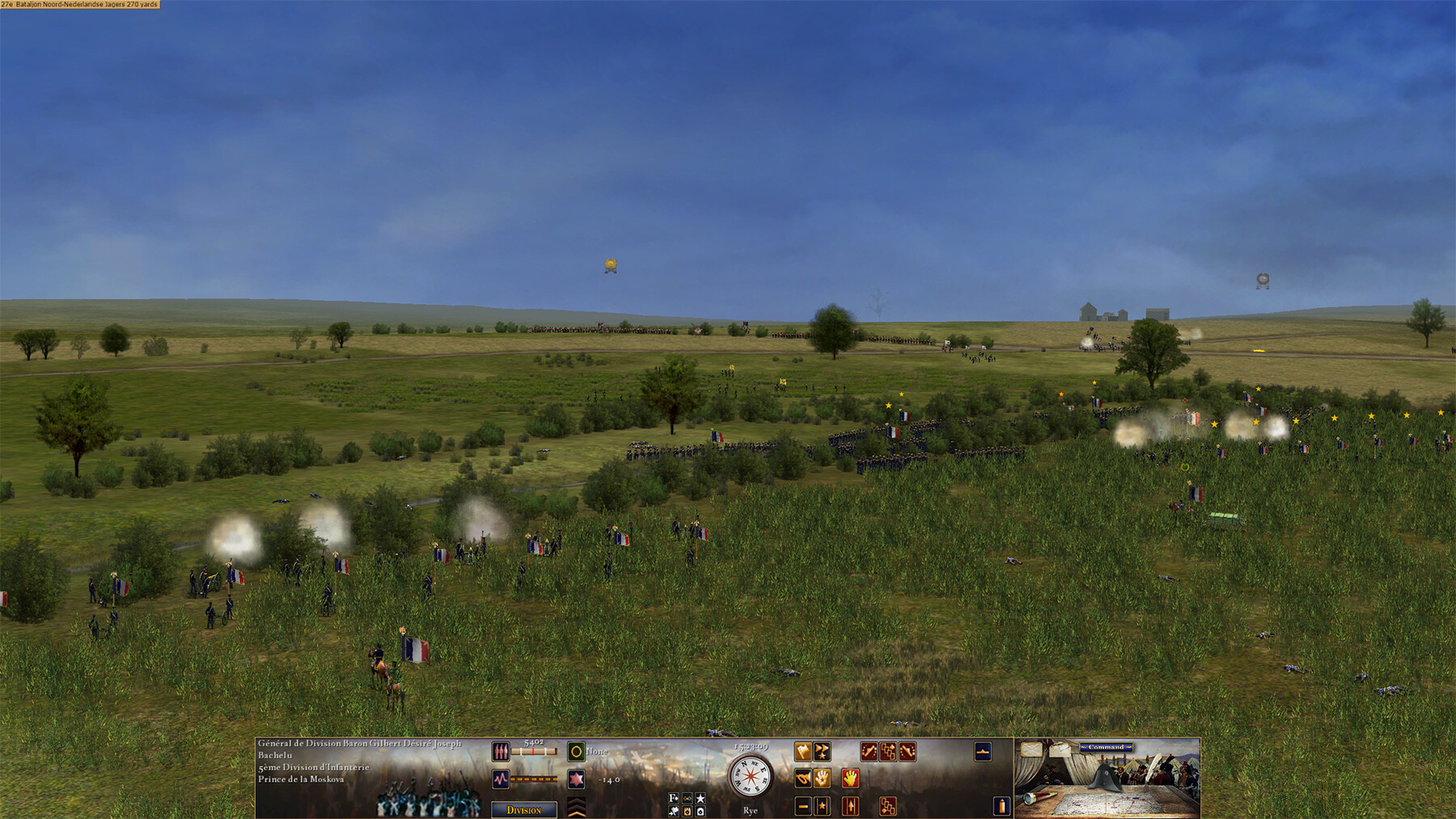This screenshot has width=1456, height=819.
Task: Select the advance-between-lines formation icon
Action: 850,808
